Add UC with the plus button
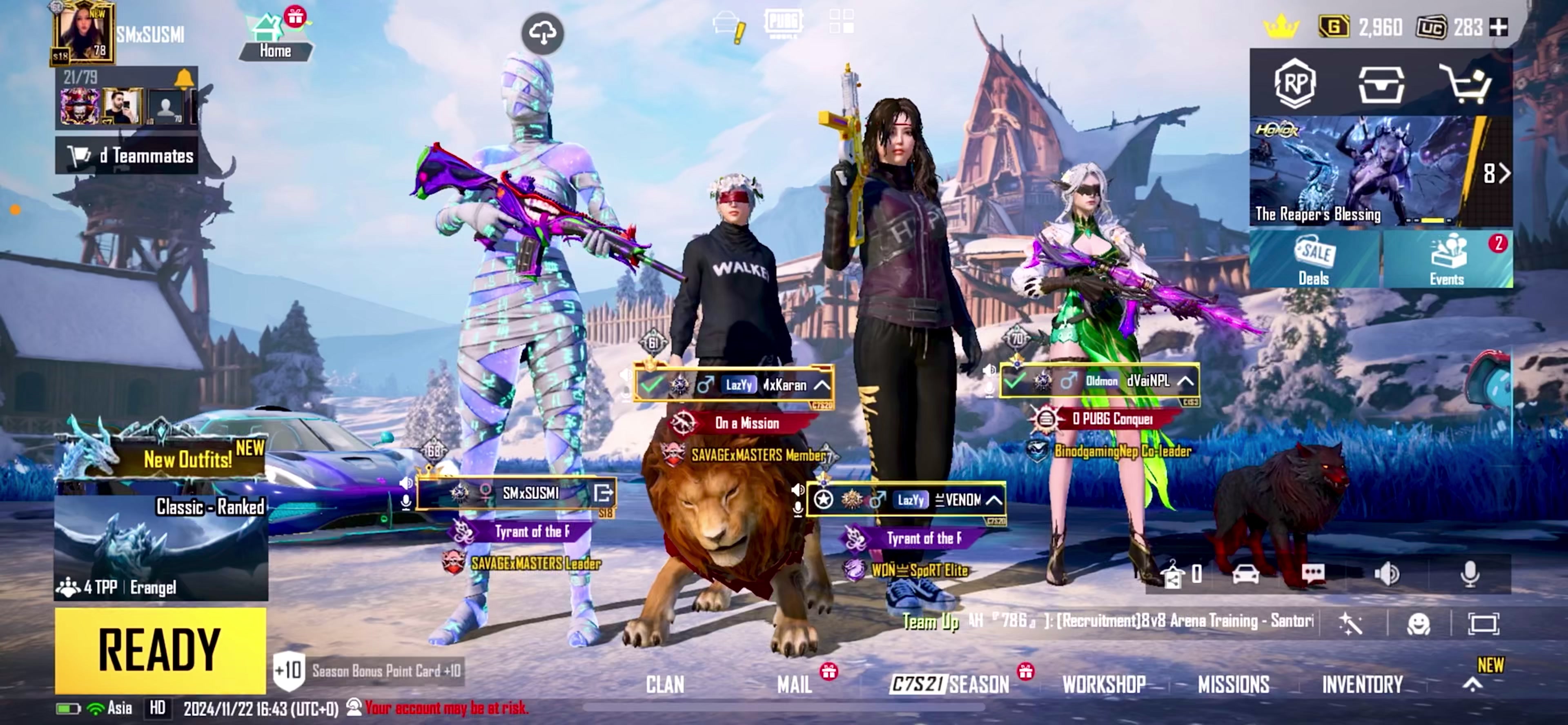 coord(1498,27)
